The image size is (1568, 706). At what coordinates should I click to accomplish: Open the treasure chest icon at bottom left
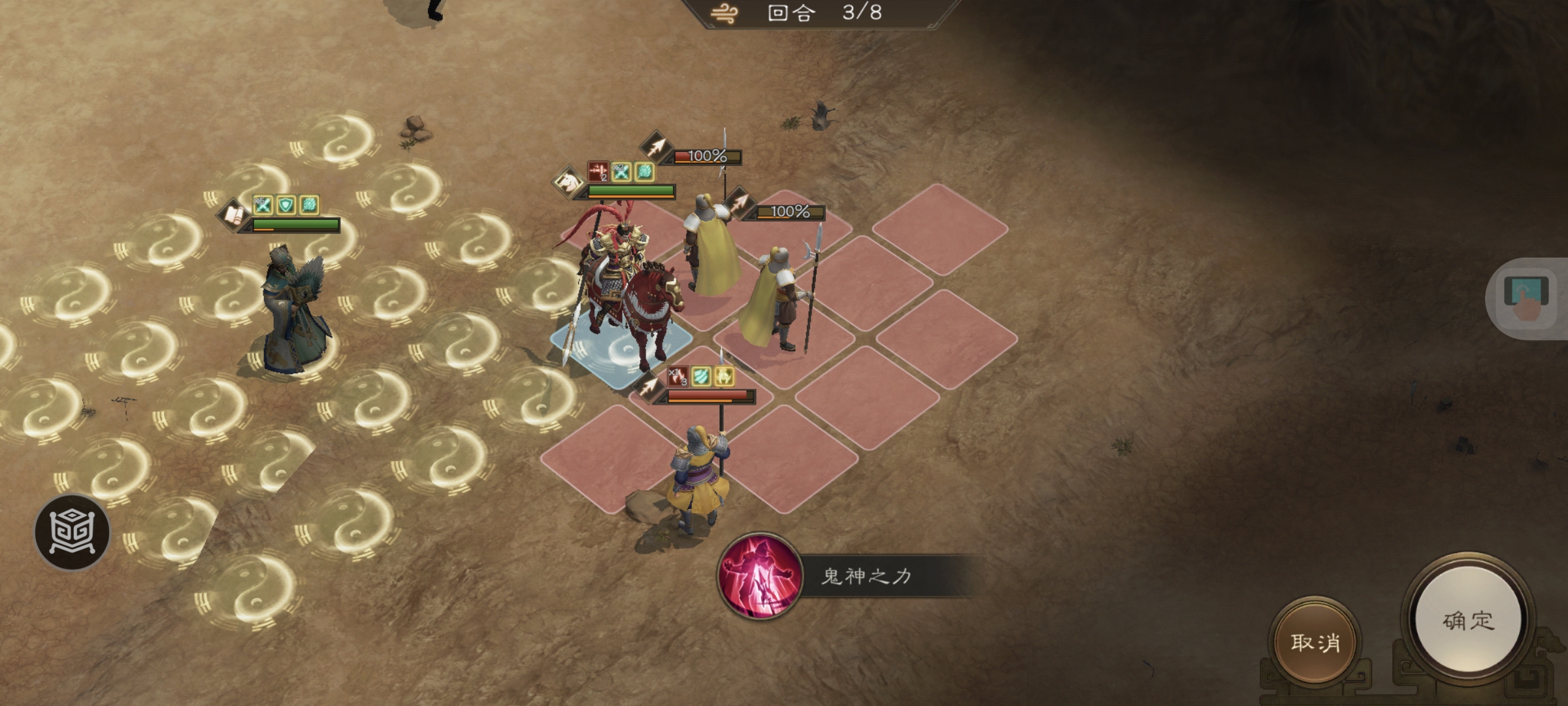(72, 529)
